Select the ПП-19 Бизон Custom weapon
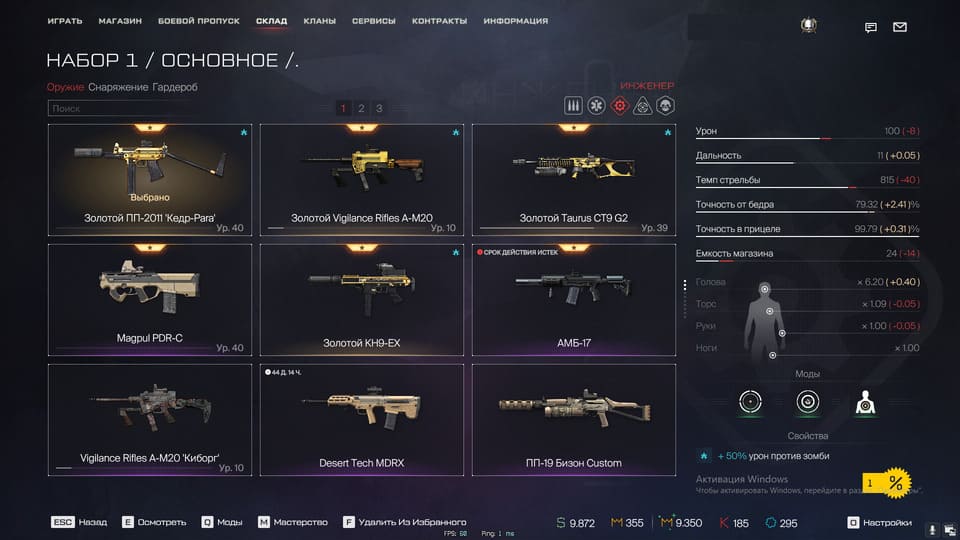This screenshot has height=540, width=960. click(x=573, y=420)
